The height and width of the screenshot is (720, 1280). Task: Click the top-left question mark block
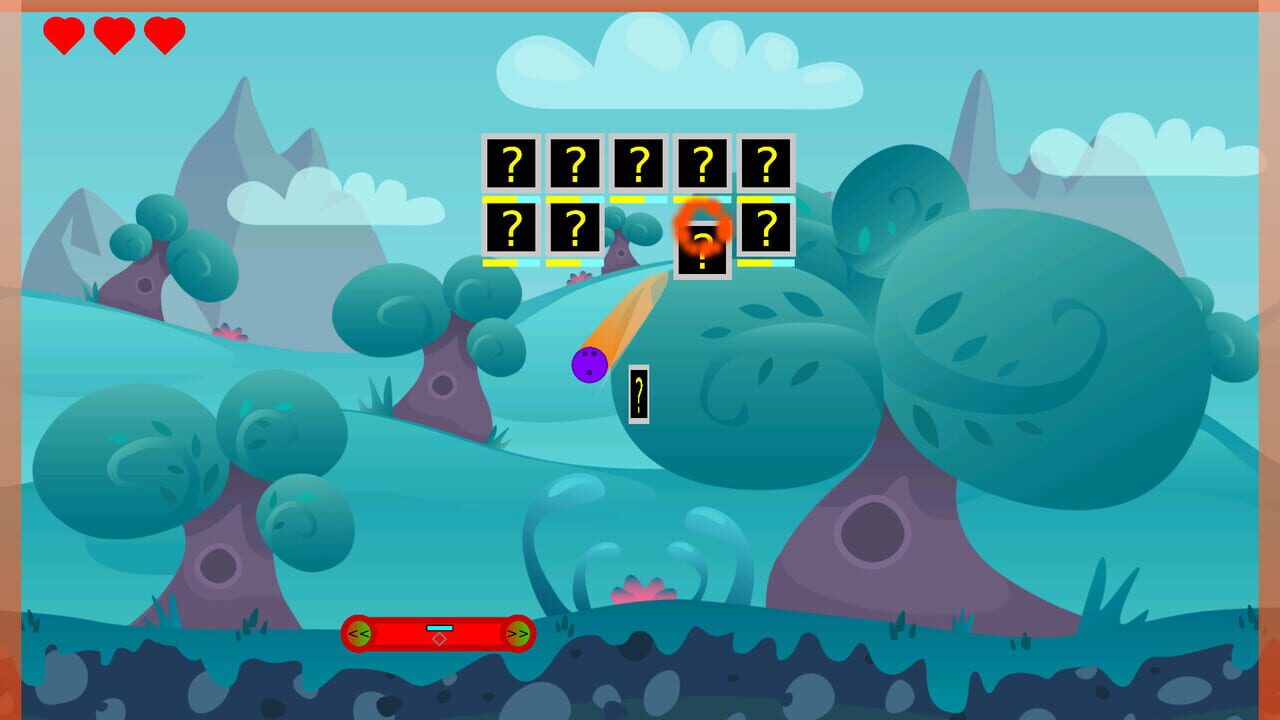click(513, 163)
